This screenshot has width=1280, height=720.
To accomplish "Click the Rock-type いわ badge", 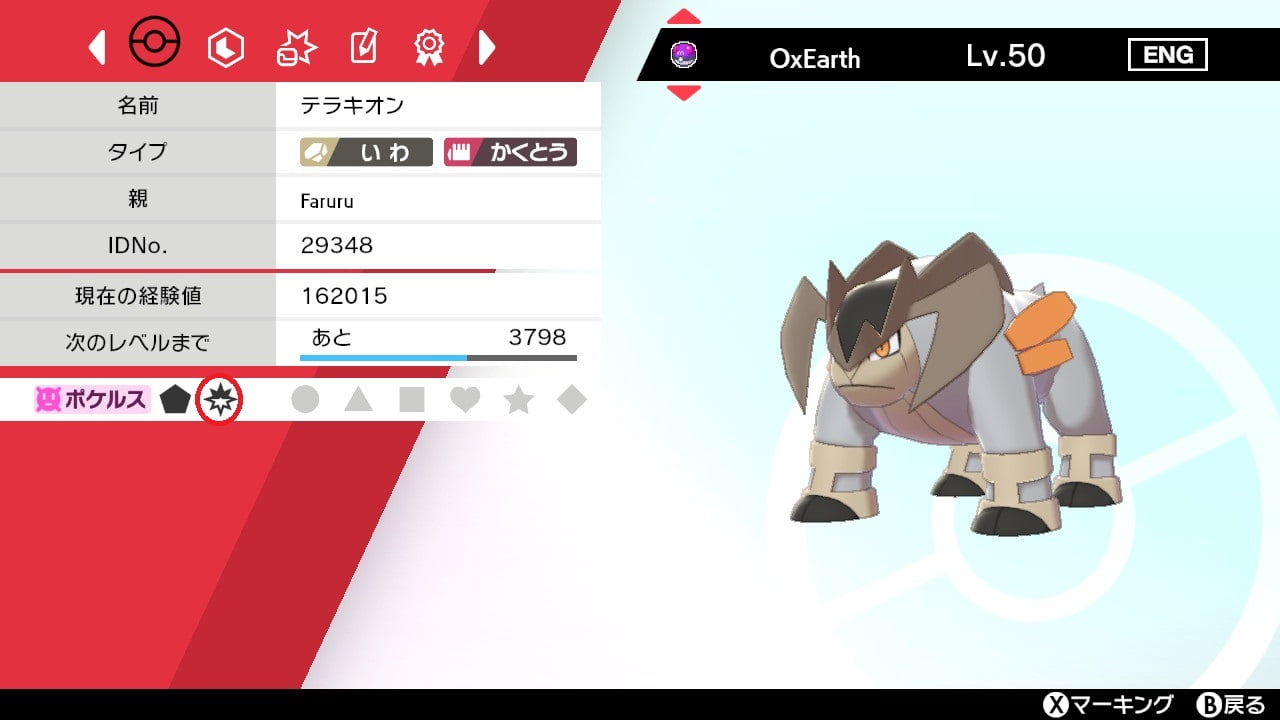I will pos(364,152).
